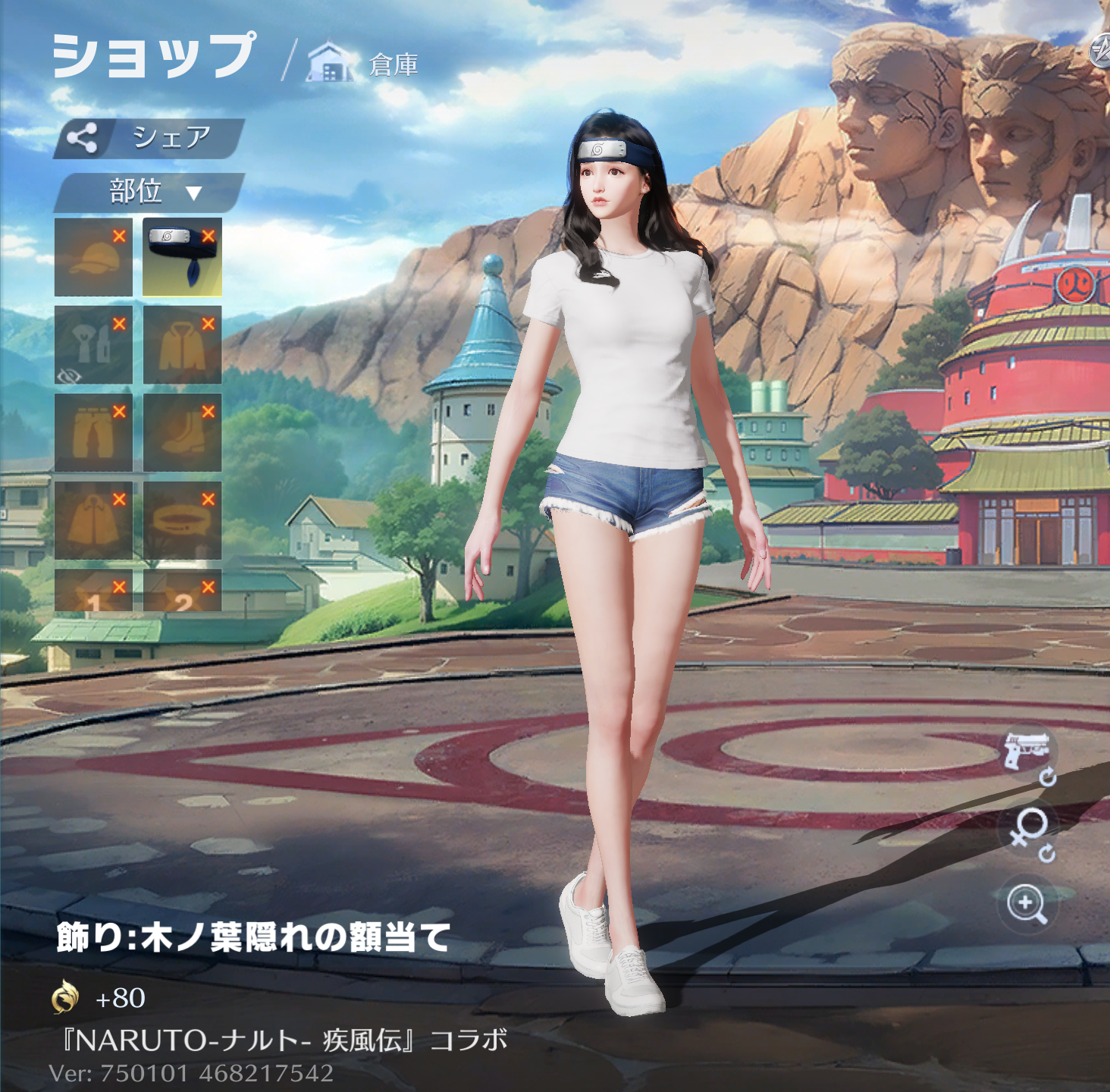The image size is (1110, 1092).
Task: Choose the jacket outerwear slot
Action: click(x=182, y=345)
